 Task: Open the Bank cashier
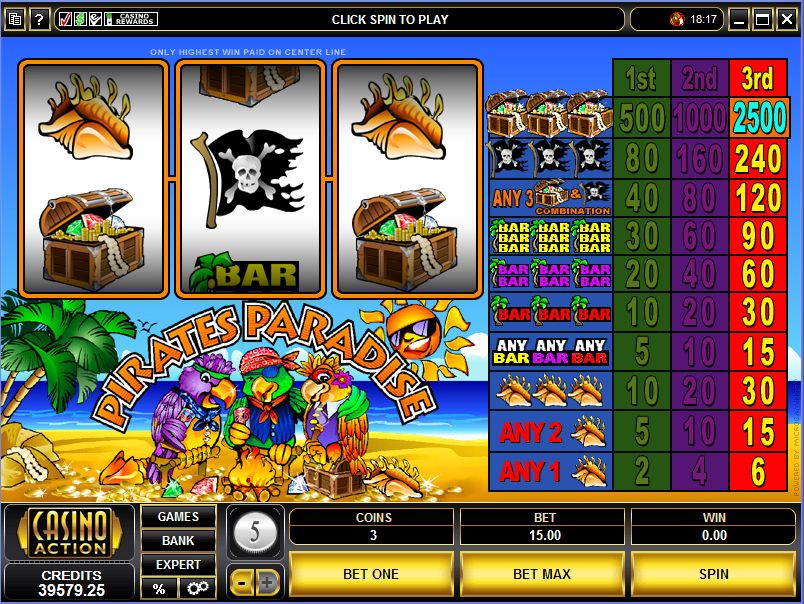[178, 540]
